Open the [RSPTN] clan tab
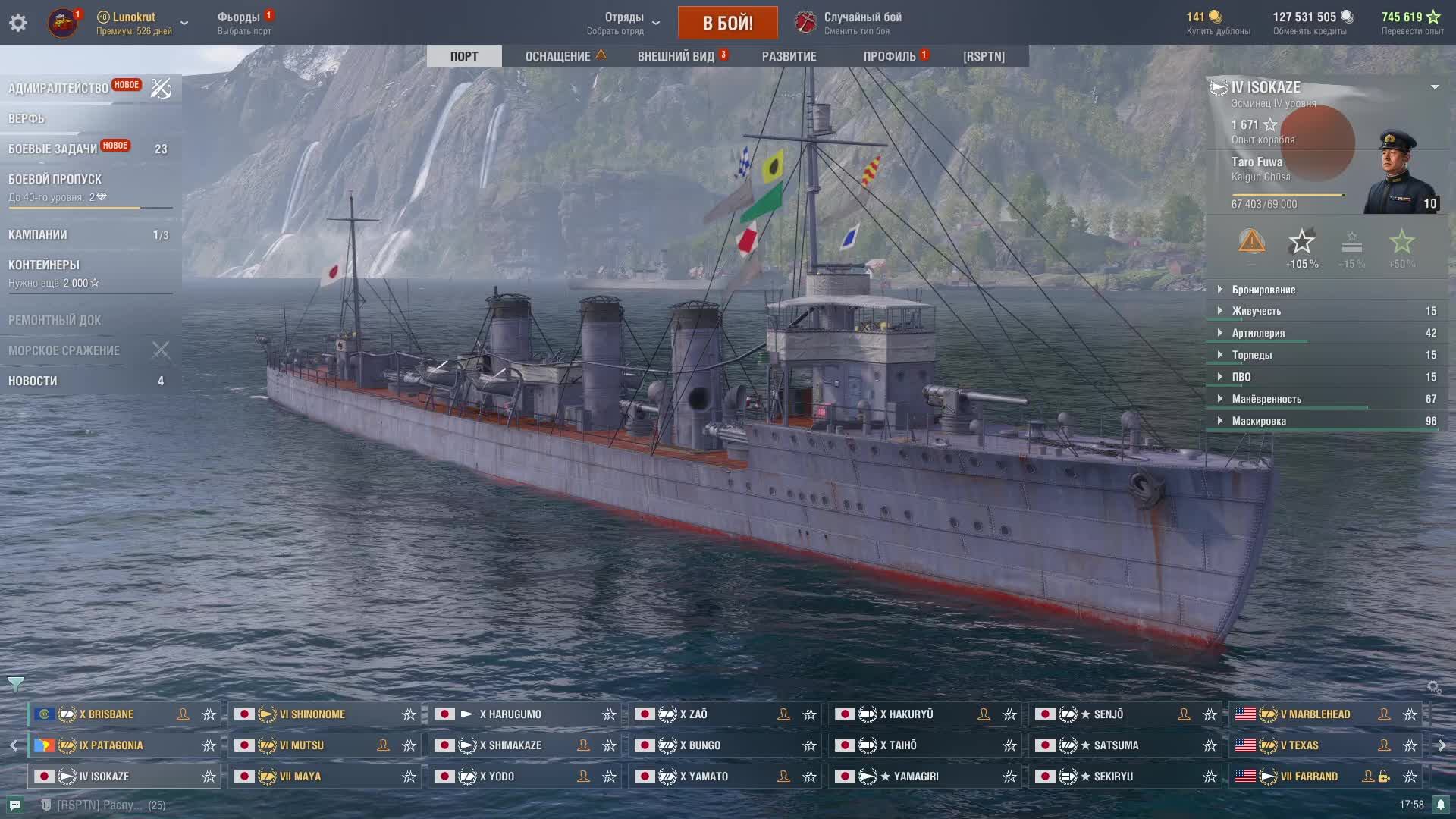The height and width of the screenshot is (819, 1456). tap(984, 56)
